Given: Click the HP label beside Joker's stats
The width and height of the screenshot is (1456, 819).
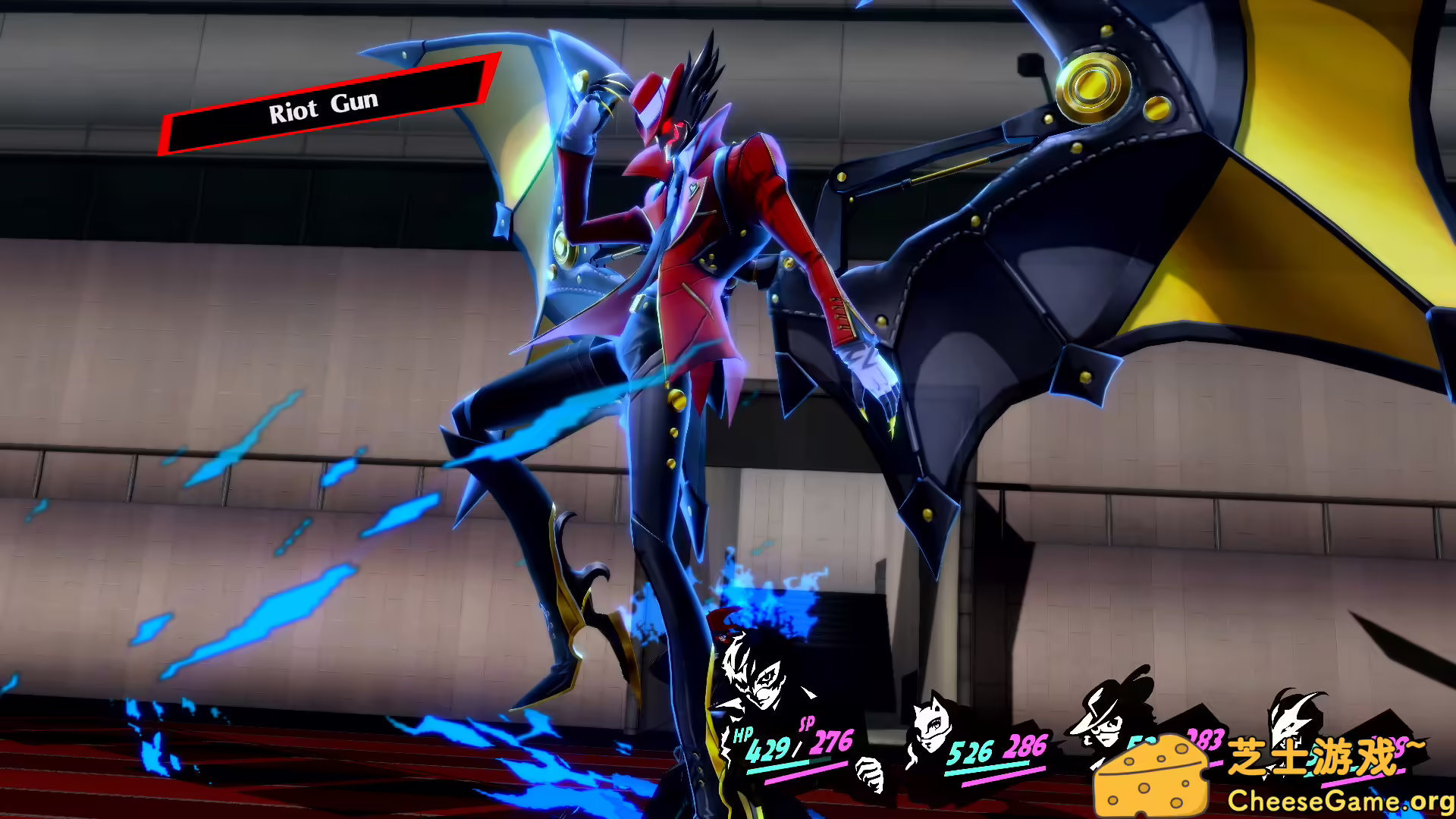Looking at the screenshot, I should 742,736.
